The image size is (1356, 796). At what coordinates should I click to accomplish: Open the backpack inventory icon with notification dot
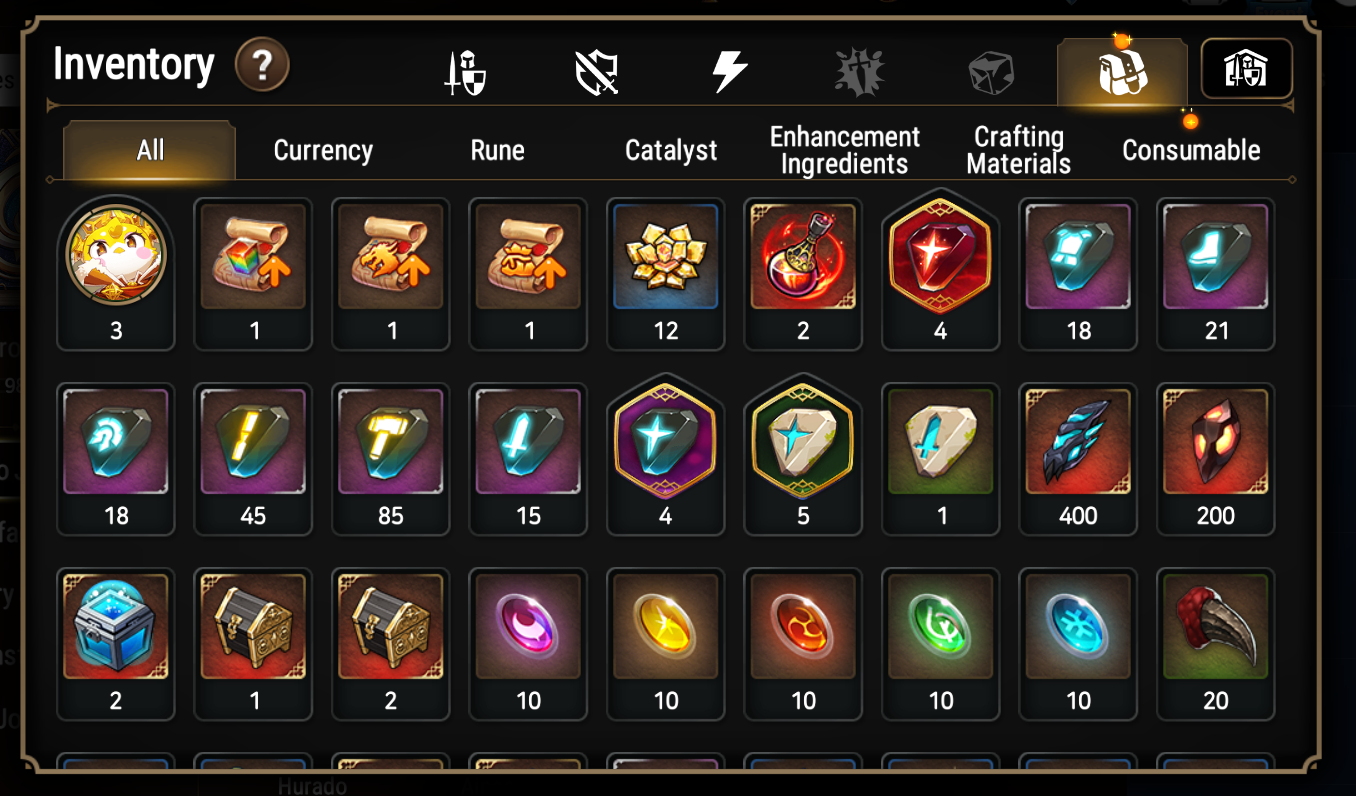[1120, 68]
